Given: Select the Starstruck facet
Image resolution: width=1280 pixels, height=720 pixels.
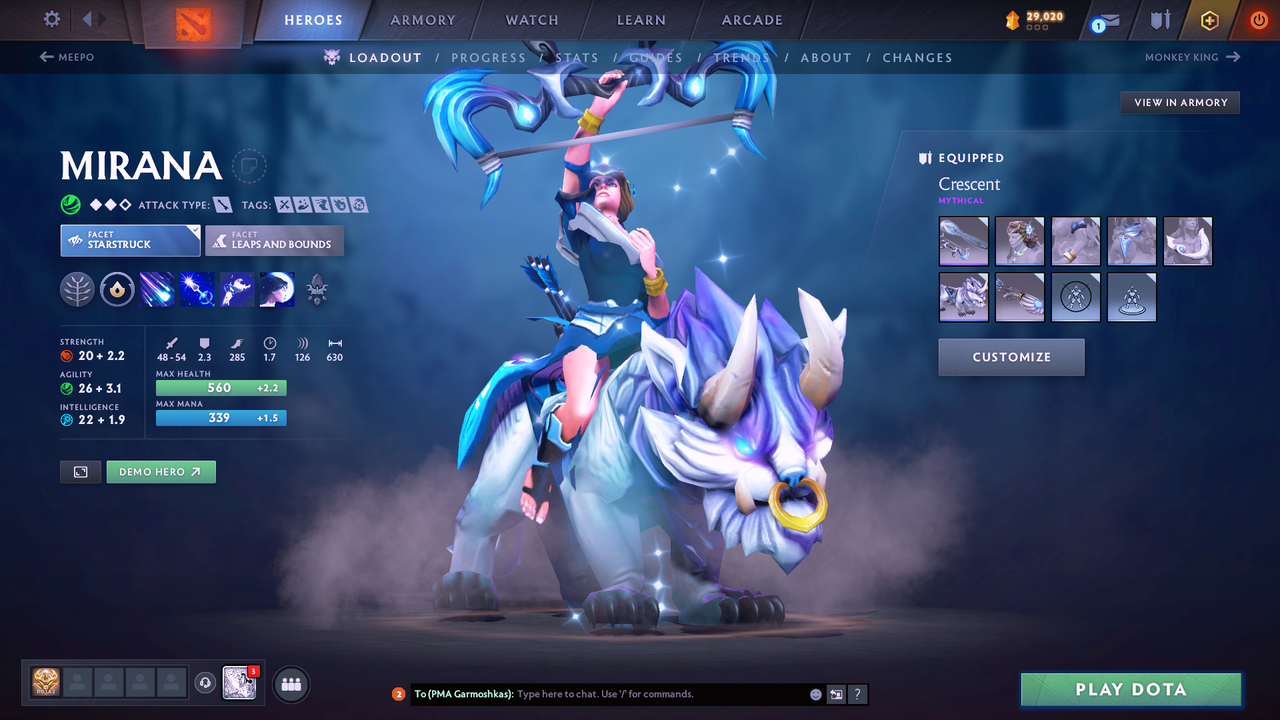Looking at the screenshot, I should pyautogui.click(x=130, y=240).
